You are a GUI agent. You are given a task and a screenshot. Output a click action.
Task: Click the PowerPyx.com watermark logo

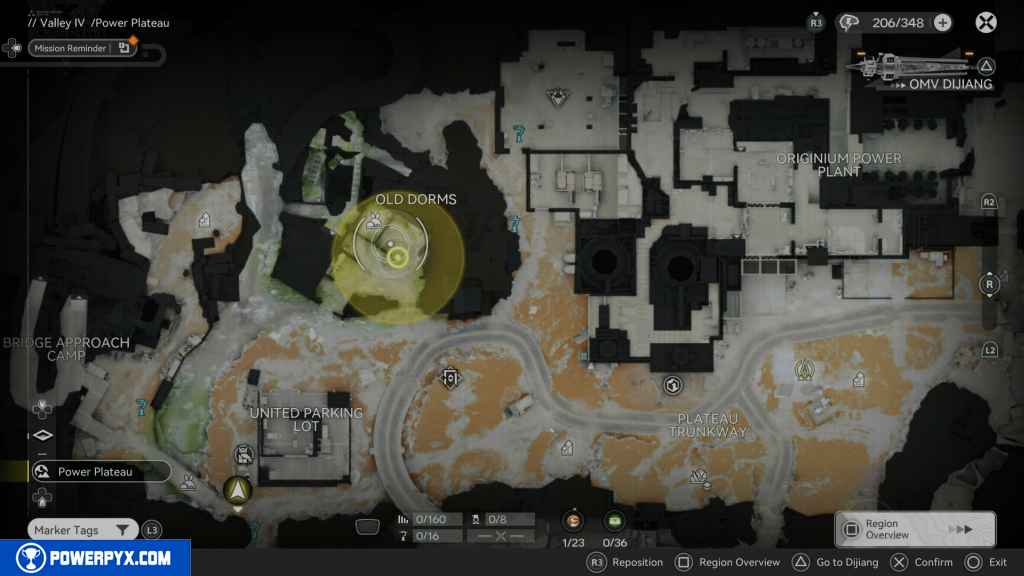pyautogui.click(x=95, y=558)
